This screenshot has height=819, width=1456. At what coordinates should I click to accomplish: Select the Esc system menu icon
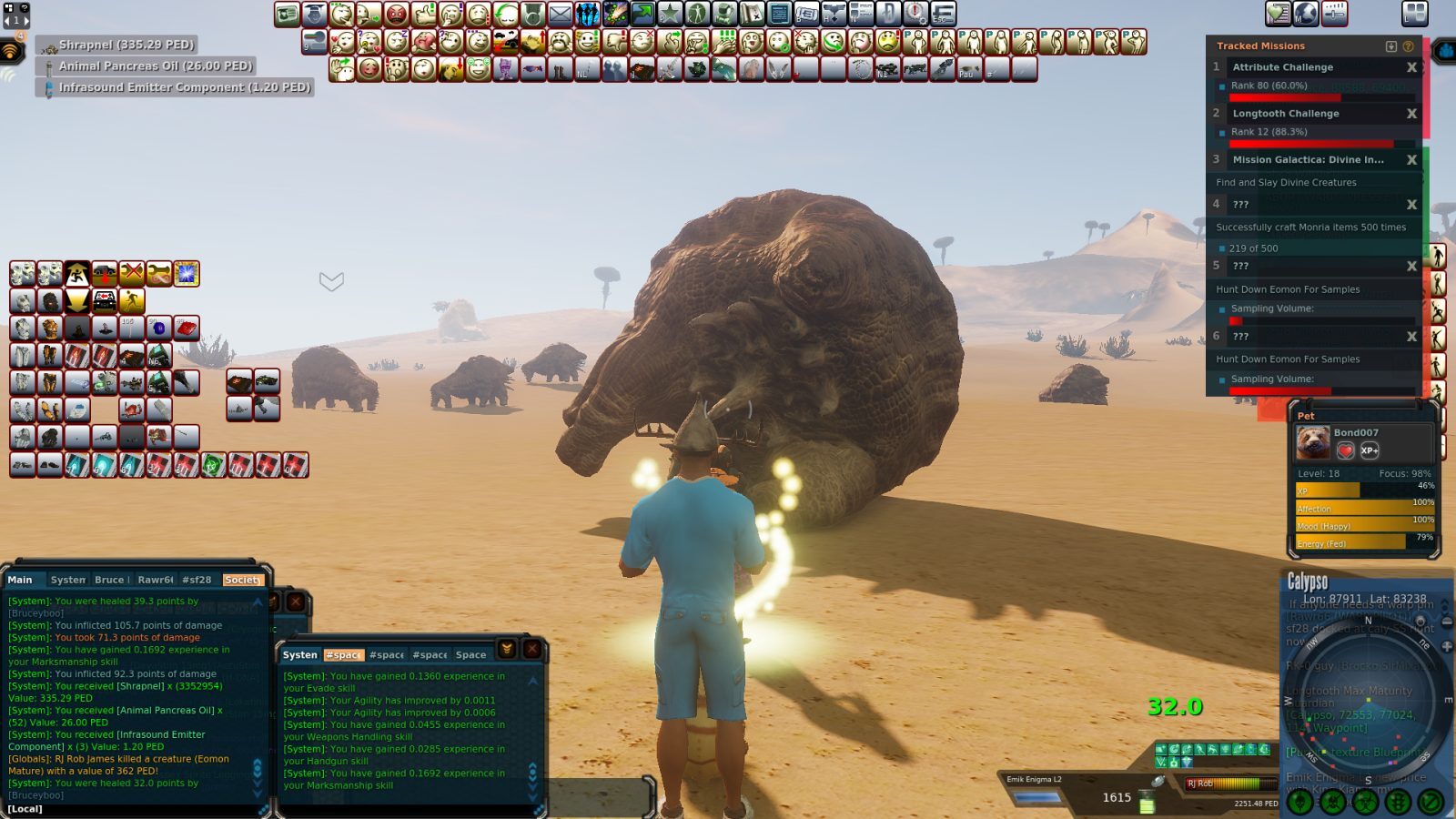tap(943, 14)
